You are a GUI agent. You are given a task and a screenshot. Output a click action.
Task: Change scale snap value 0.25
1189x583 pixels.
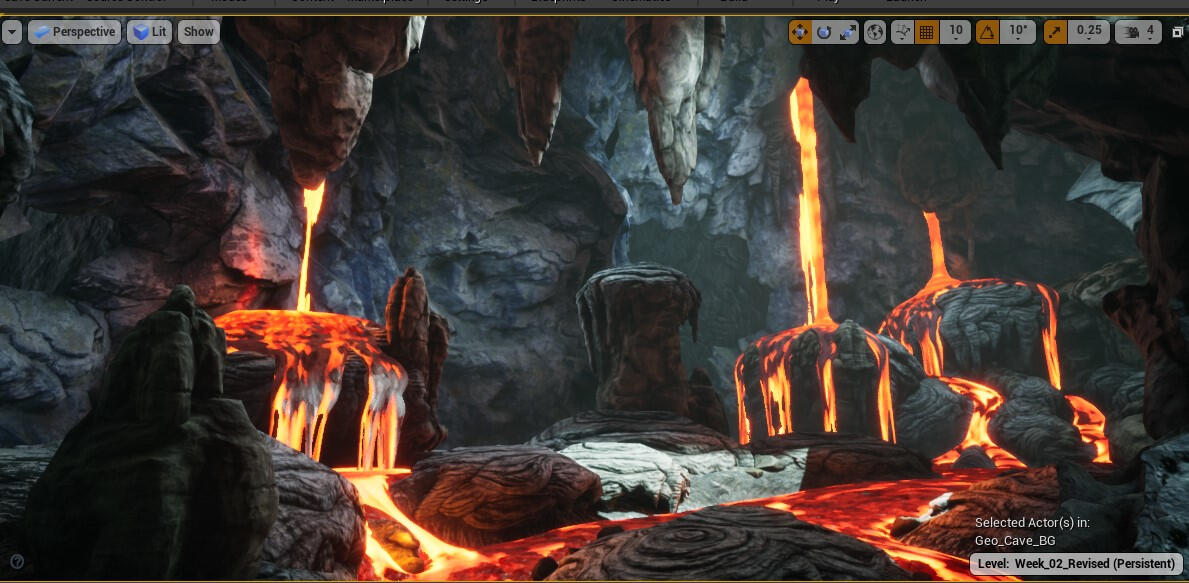point(1088,32)
